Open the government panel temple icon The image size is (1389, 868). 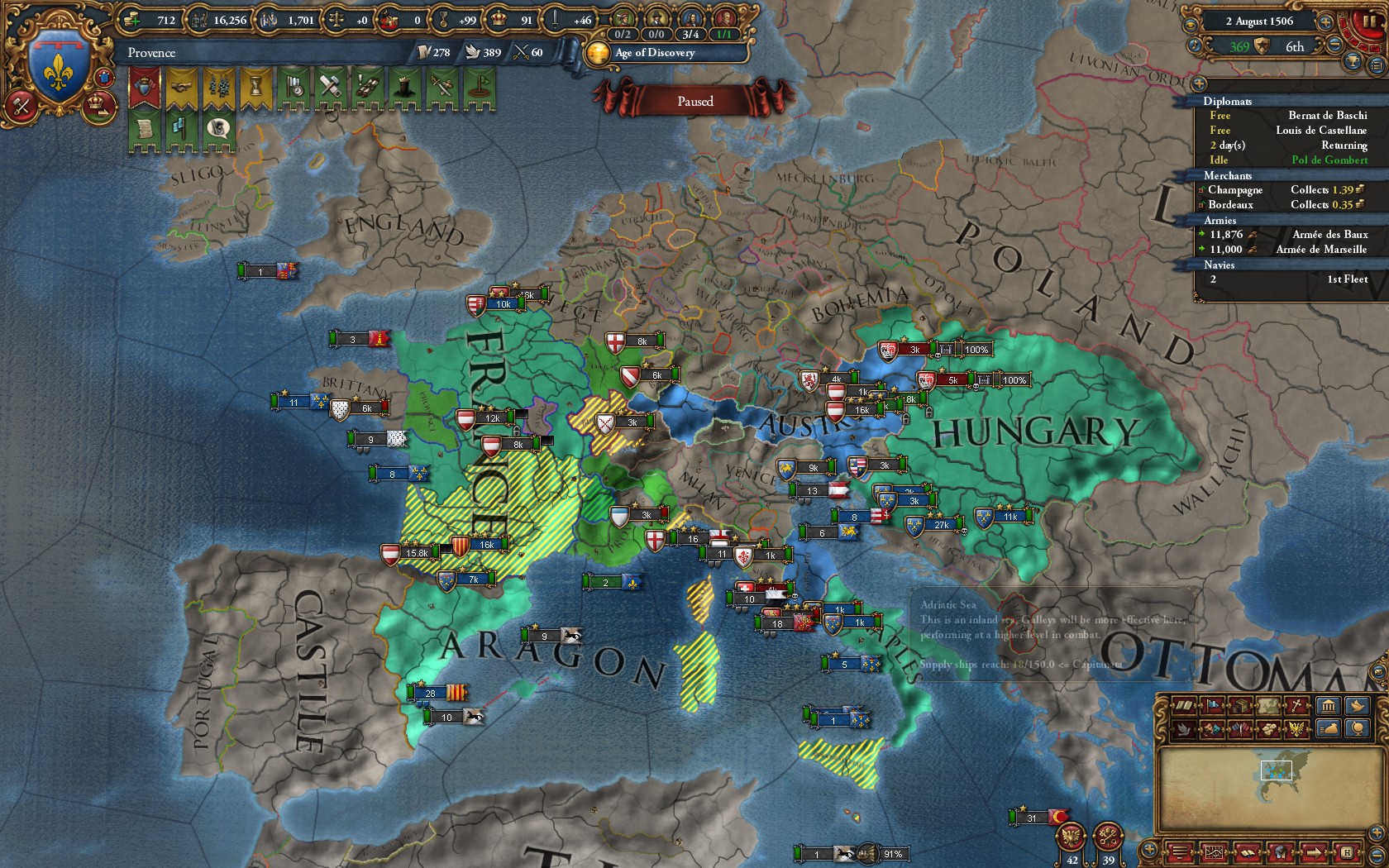(x=1328, y=704)
